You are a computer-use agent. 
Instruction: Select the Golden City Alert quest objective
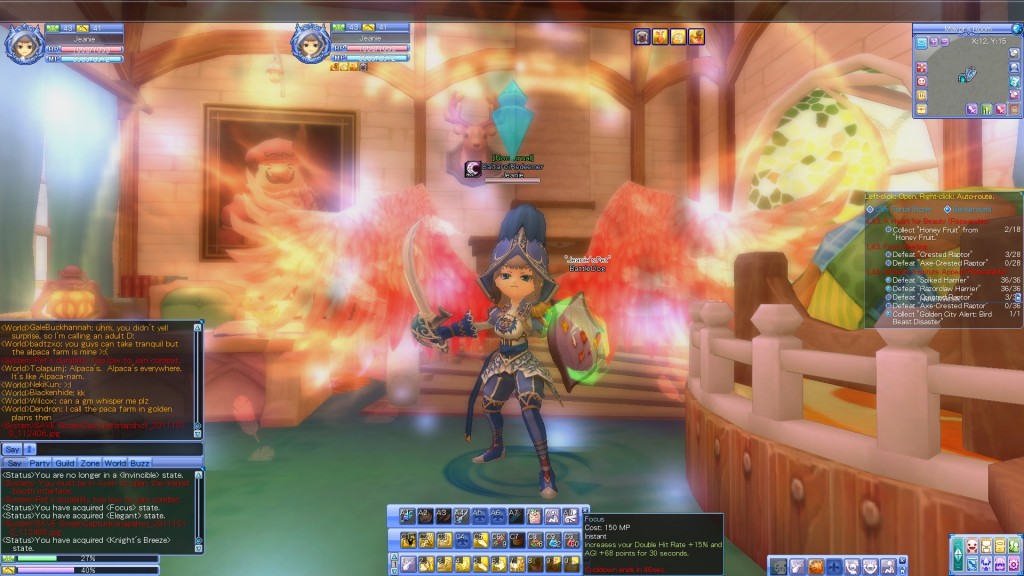point(938,314)
